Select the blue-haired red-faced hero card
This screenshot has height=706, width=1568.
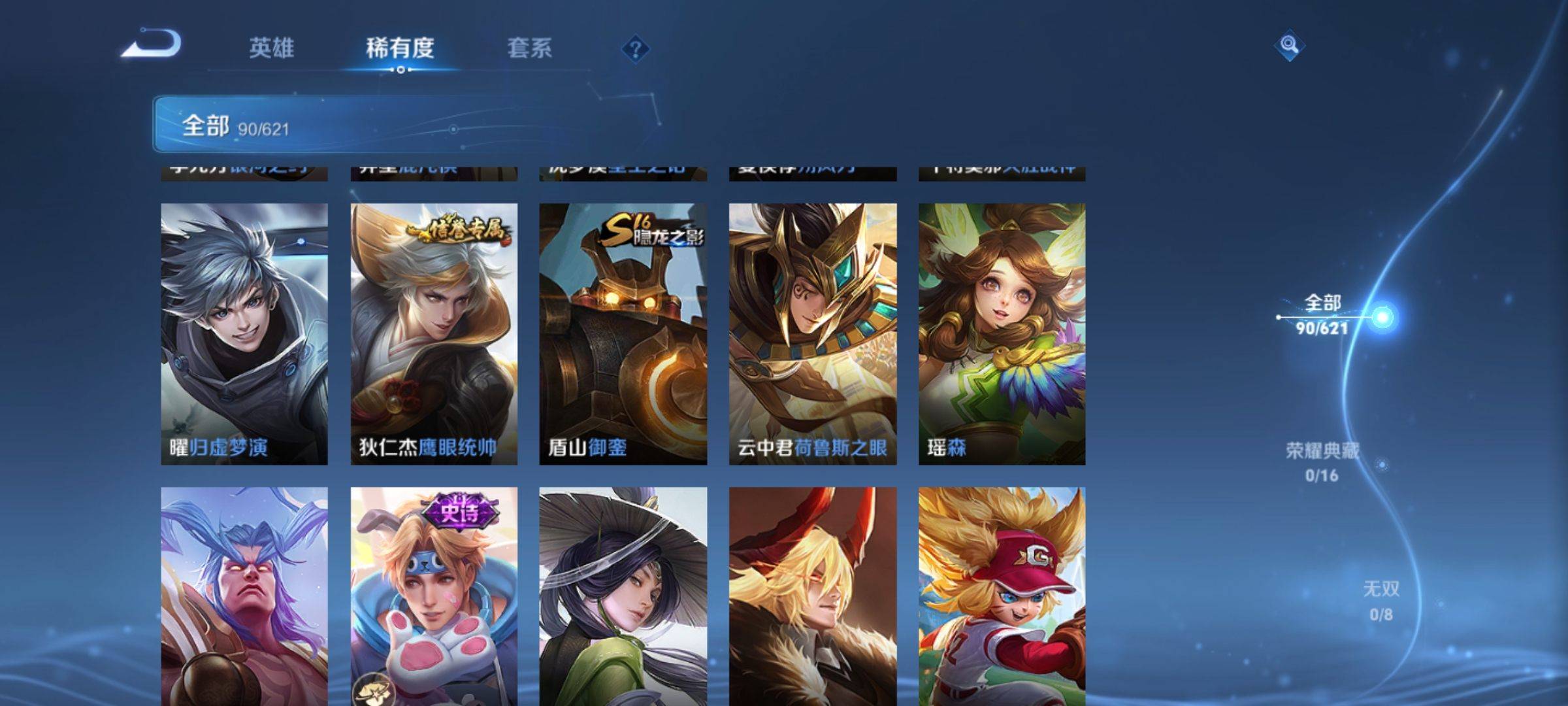[x=244, y=596]
